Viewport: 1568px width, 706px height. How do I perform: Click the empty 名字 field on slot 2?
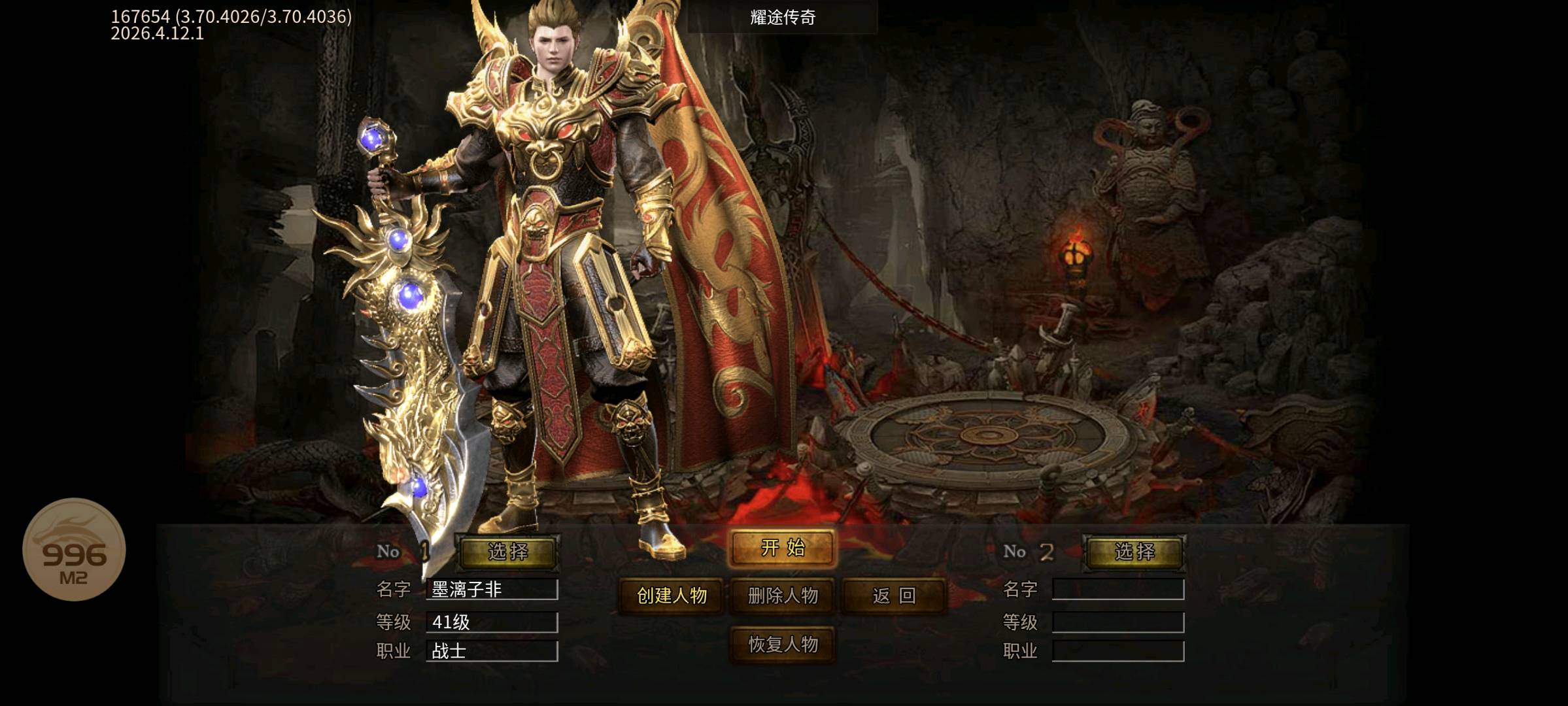pyautogui.click(x=1119, y=589)
